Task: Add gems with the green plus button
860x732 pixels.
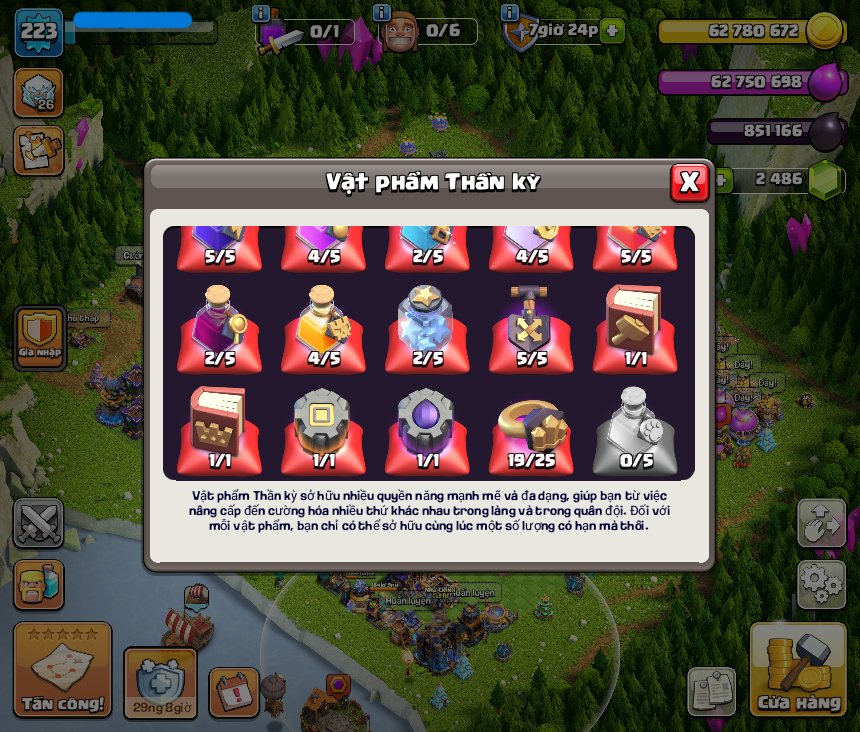Action: coord(719,179)
